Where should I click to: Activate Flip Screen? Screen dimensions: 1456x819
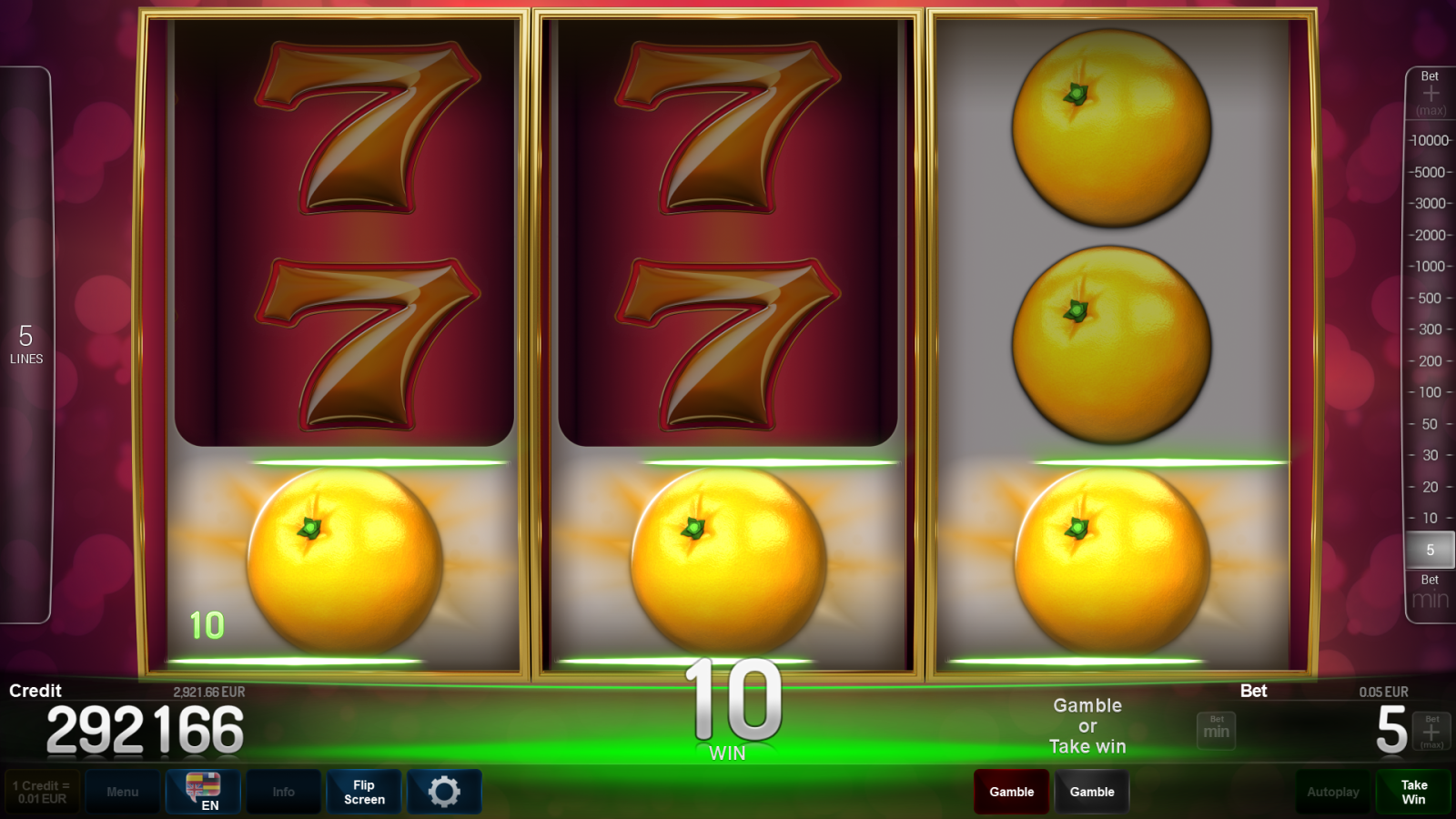pyautogui.click(x=363, y=792)
